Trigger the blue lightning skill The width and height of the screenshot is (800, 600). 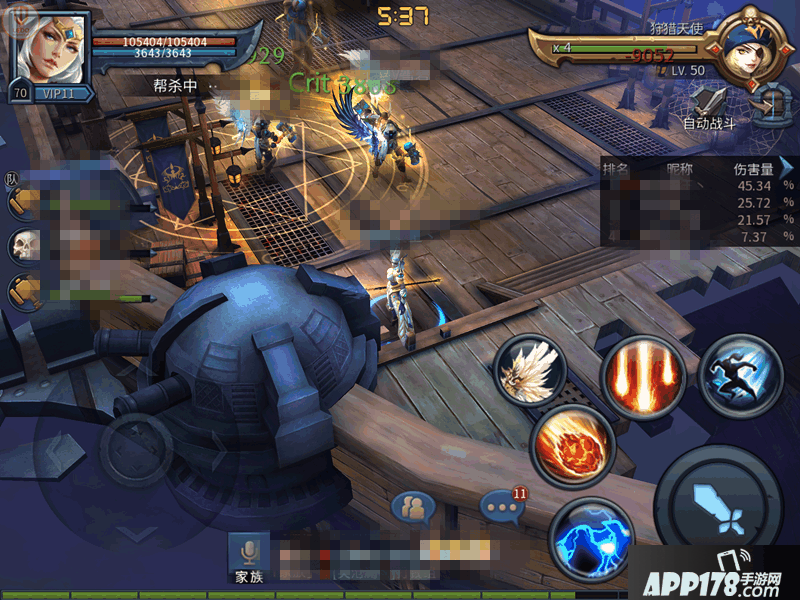(x=591, y=538)
